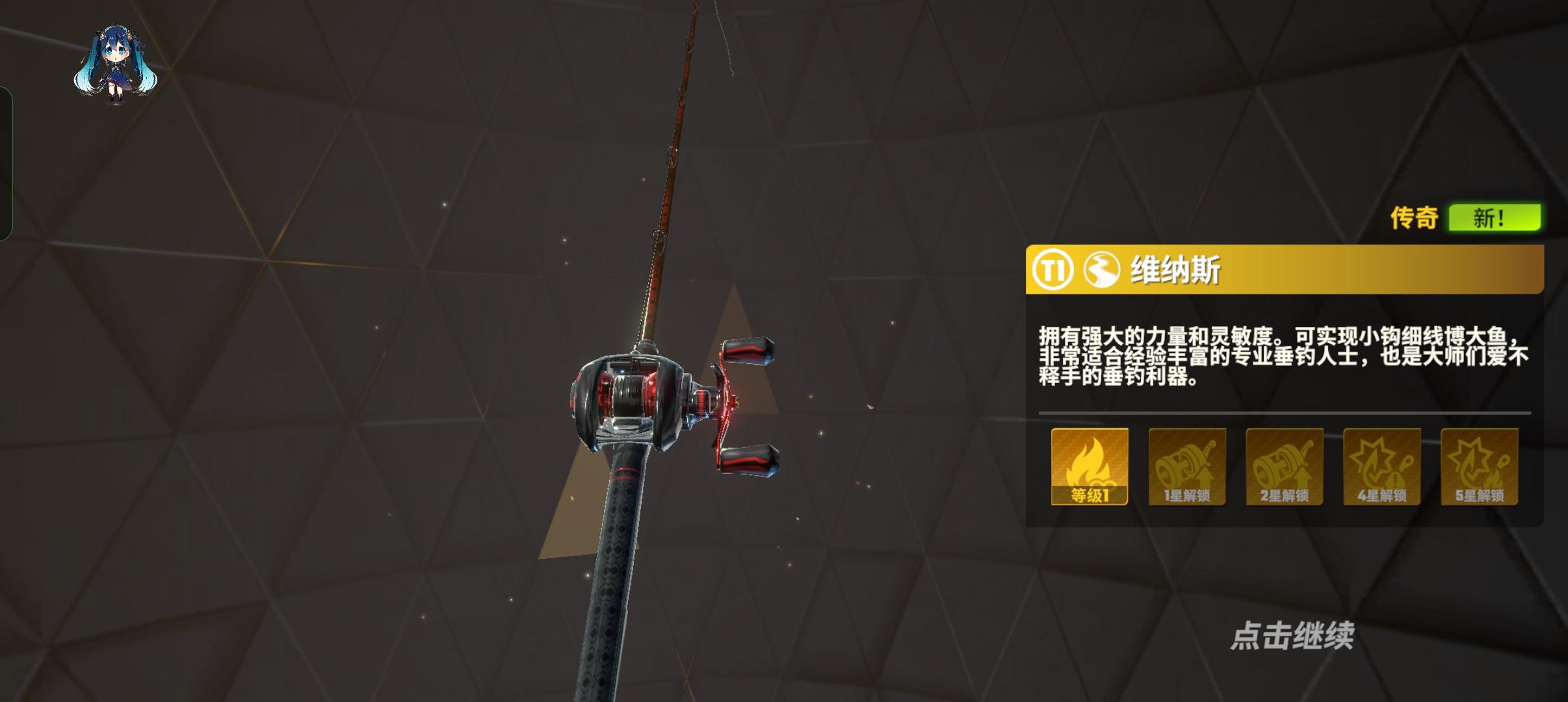This screenshot has width=1568, height=702.
Task: Open the 2星解锁 reel upgrade skill
Action: point(1285,467)
